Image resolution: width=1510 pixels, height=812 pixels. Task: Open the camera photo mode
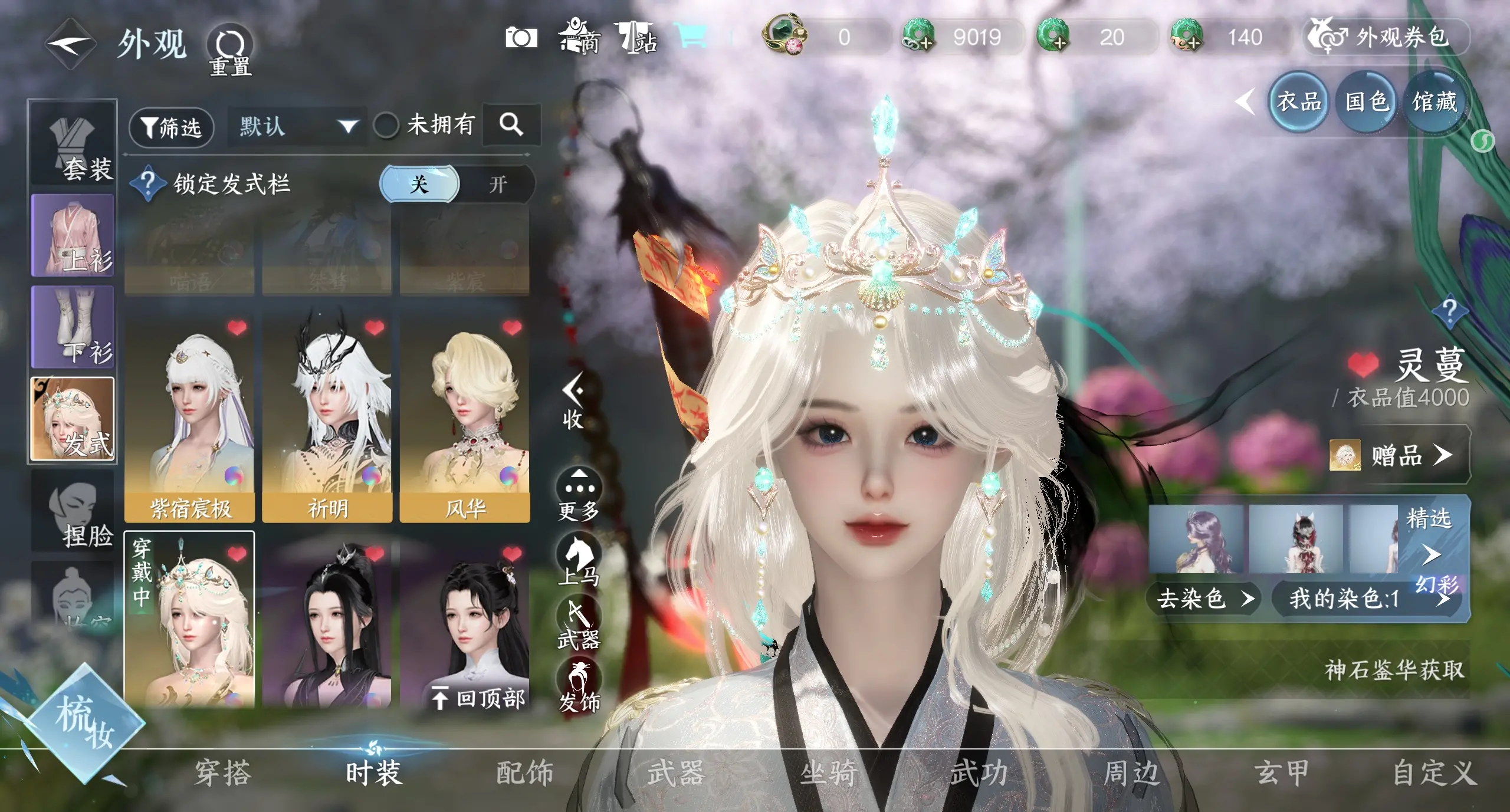point(521,38)
